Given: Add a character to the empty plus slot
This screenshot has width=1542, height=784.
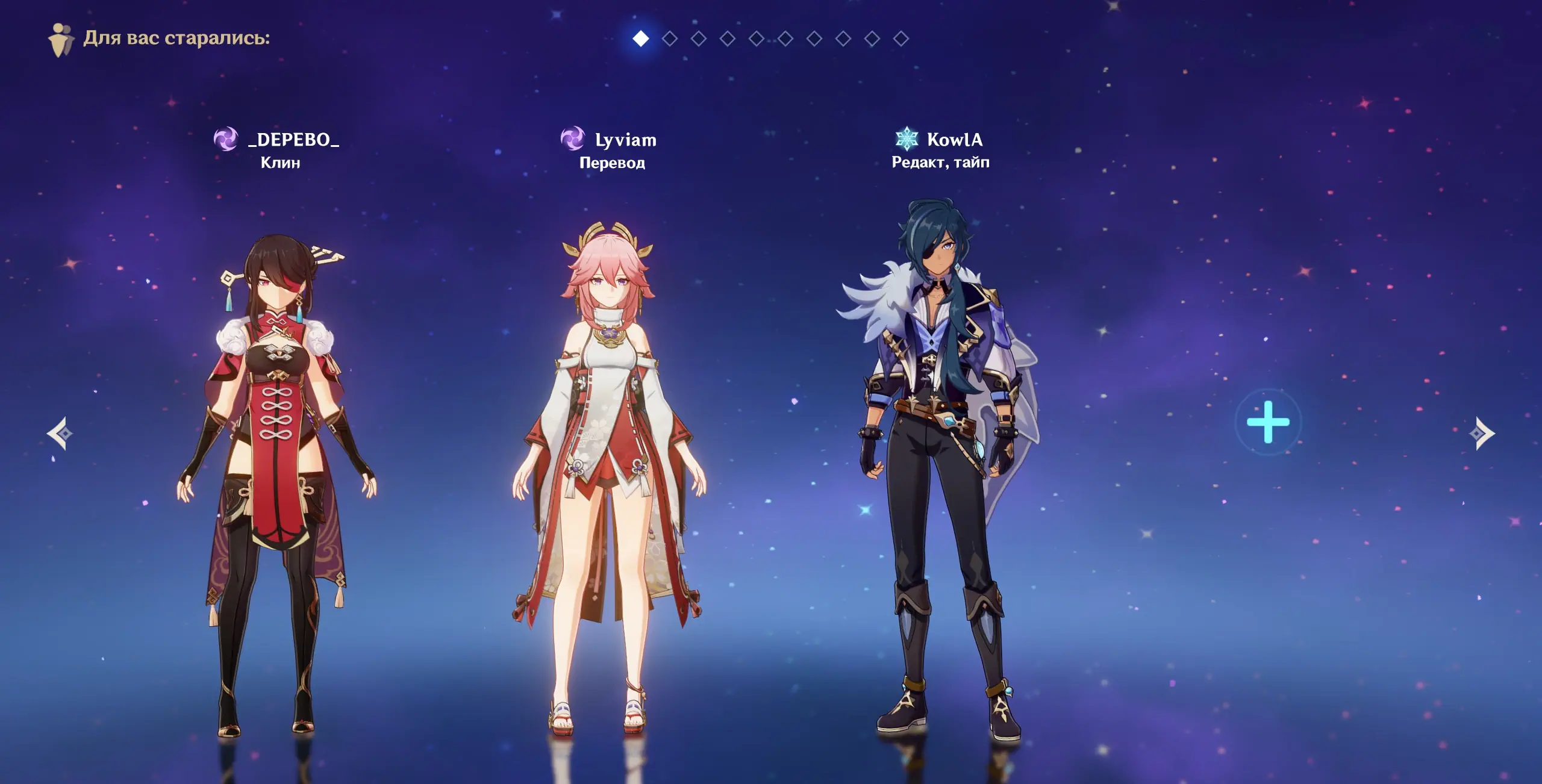Looking at the screenshot, I should click(x=1268, y=422).
